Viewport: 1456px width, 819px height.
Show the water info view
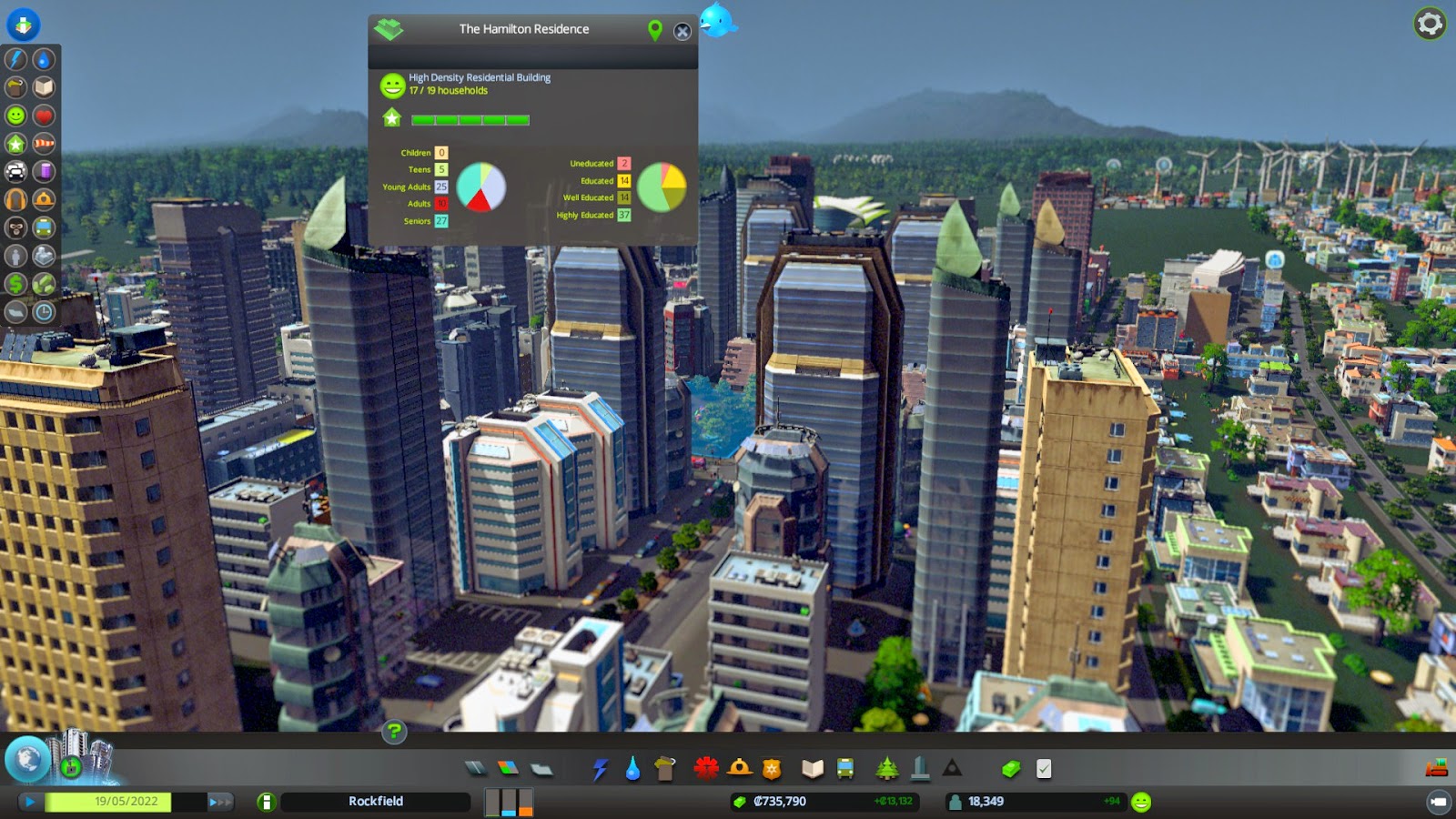pos(44,59)
